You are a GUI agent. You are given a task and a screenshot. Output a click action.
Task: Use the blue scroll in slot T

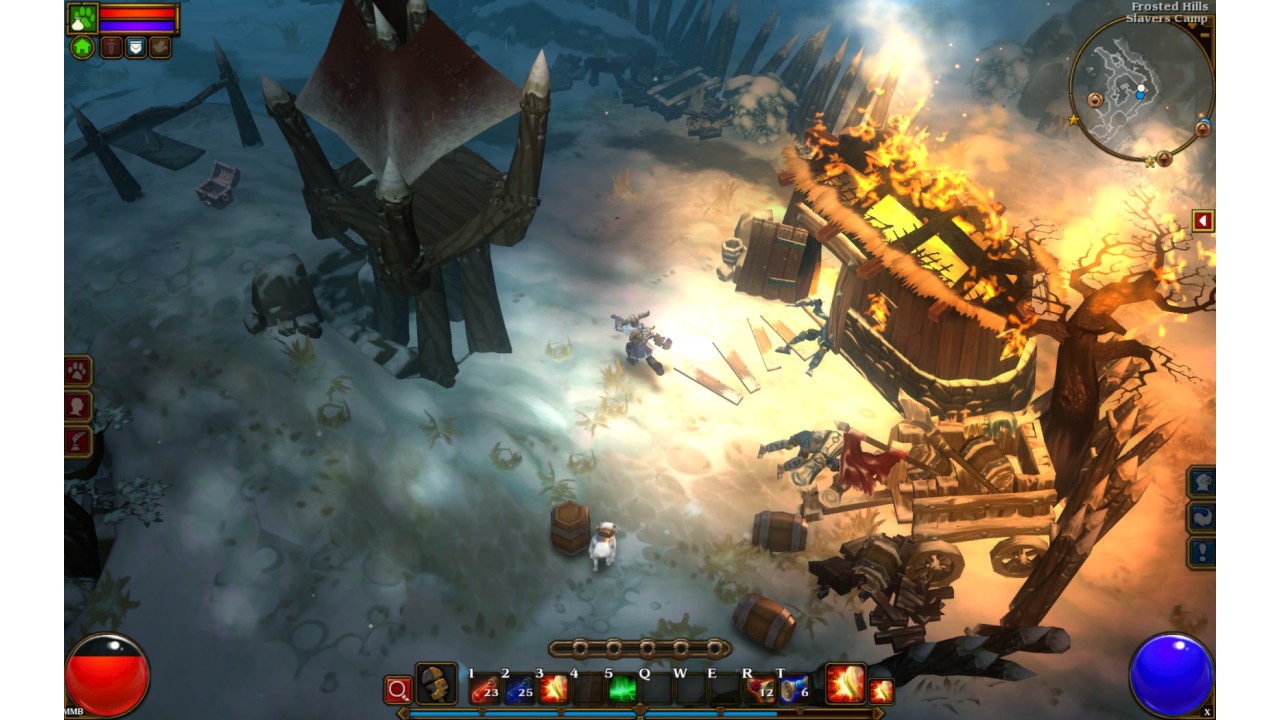(x=795, y=688)
